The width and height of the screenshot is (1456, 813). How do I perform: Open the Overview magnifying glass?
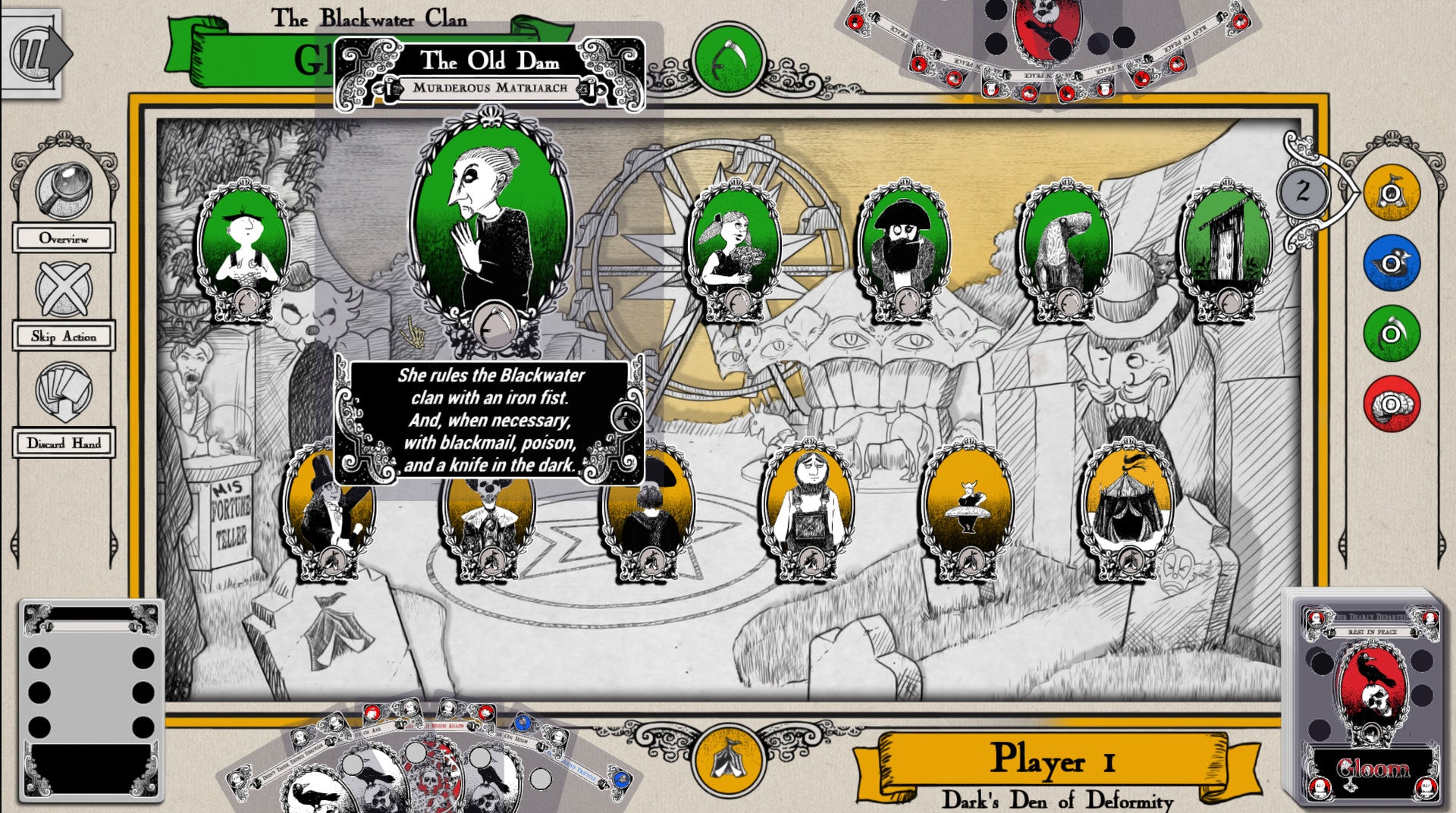coord(64,190)
